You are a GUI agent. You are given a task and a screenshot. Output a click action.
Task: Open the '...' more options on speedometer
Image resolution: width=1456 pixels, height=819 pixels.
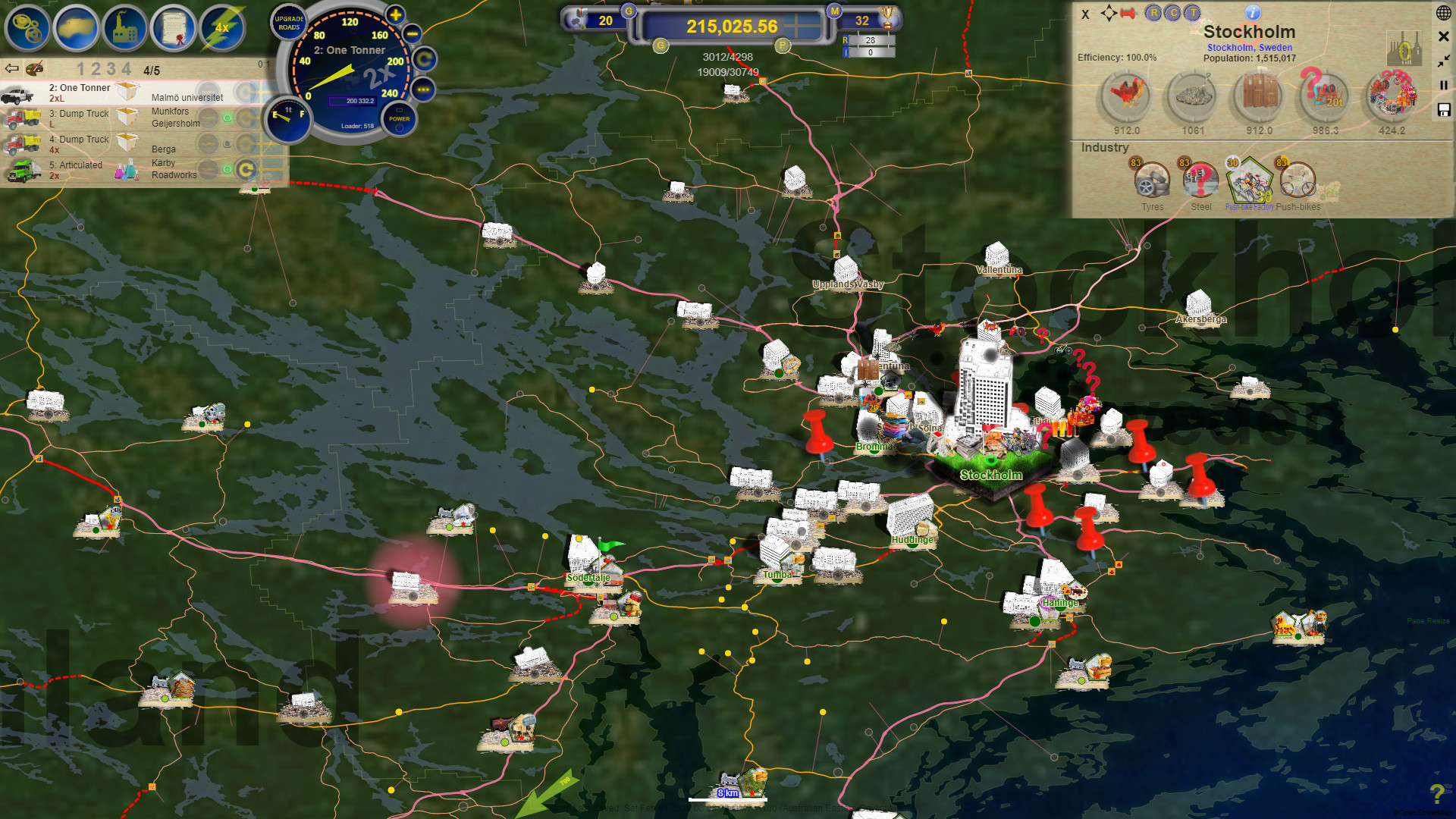click(x=422, y=90)
